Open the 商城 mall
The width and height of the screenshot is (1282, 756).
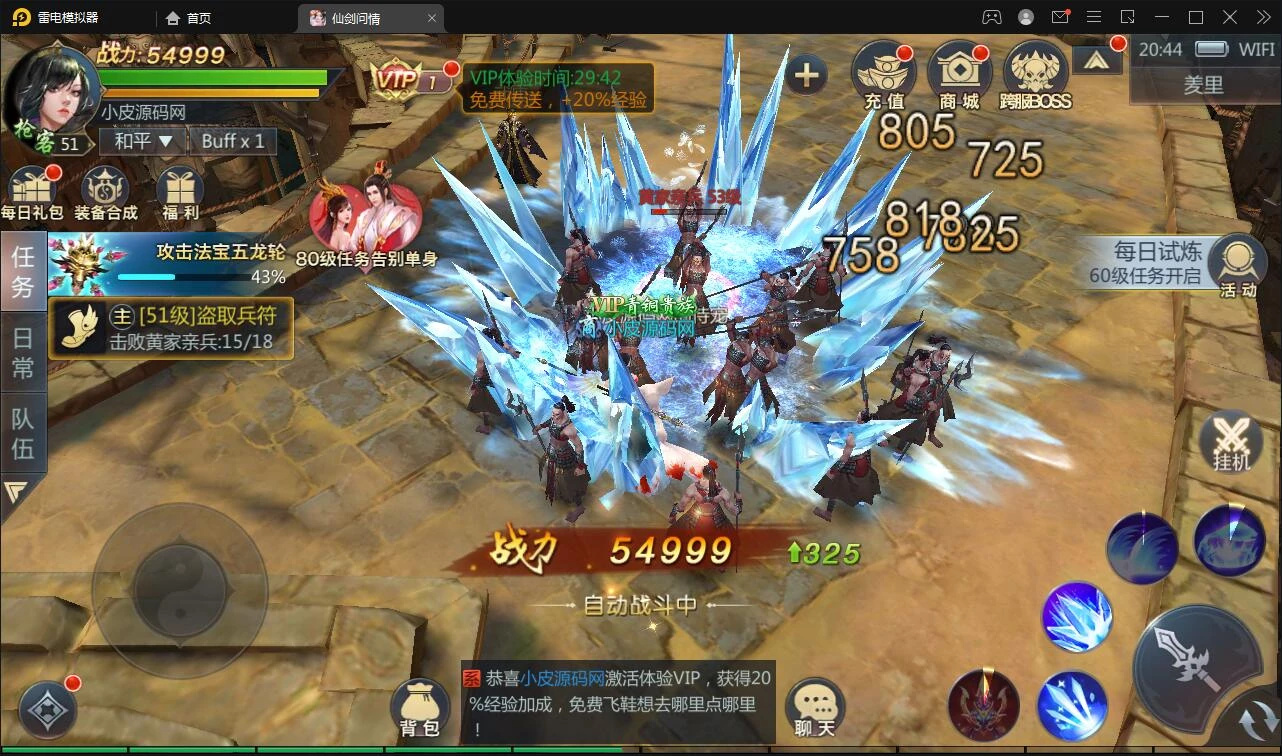(959, 75)
